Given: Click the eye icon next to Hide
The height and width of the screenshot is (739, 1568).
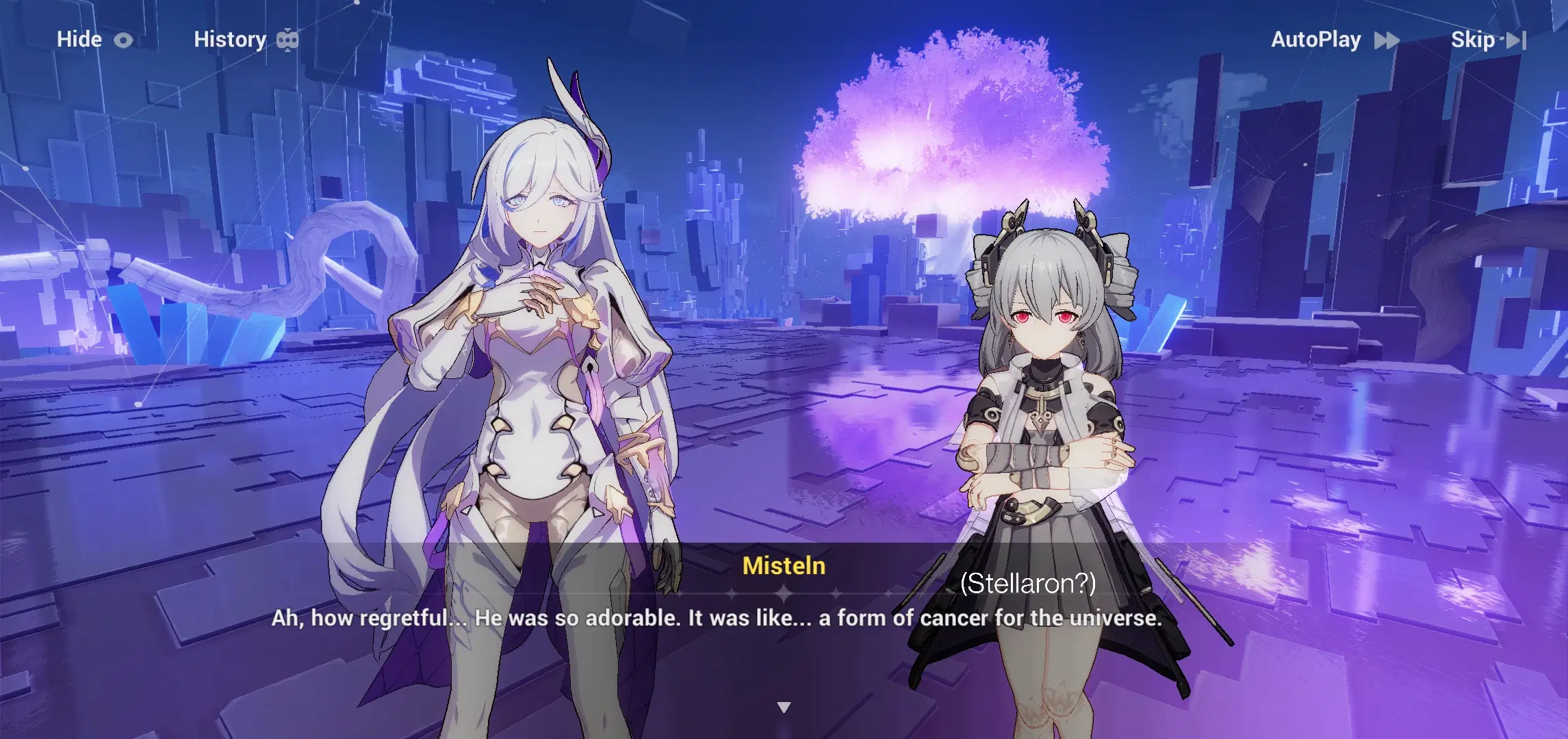Looking at the screenshot, I should (x=124, y=39).
